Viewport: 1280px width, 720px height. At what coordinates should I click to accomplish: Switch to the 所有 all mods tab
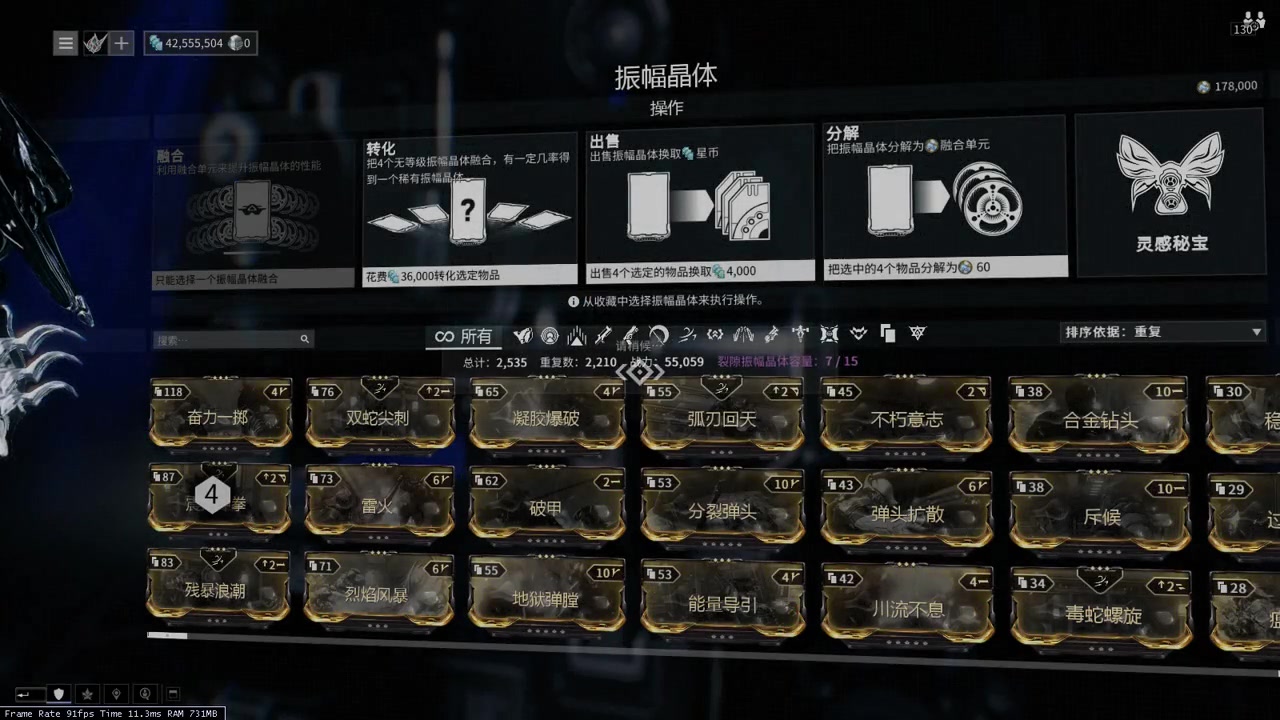pyautogui.click(x=464, y=336)
